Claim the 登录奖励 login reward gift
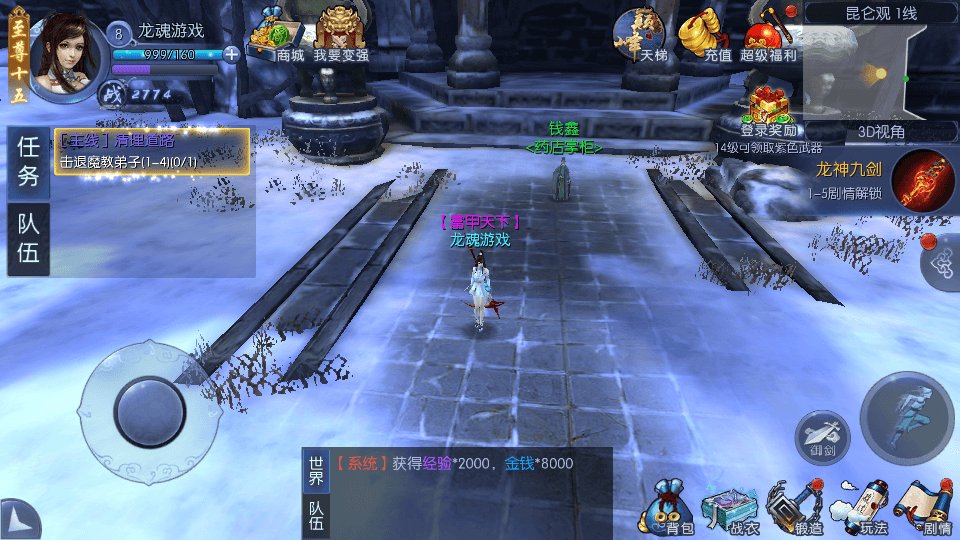 [x=769, y=110]
